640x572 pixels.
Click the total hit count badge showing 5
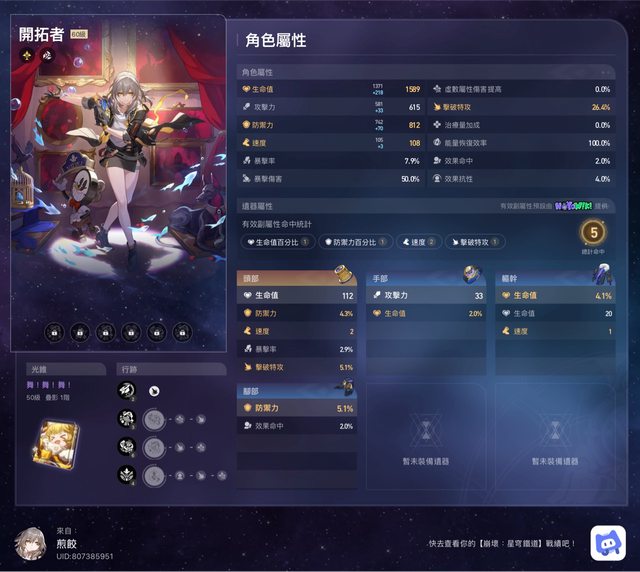point(592,233)
